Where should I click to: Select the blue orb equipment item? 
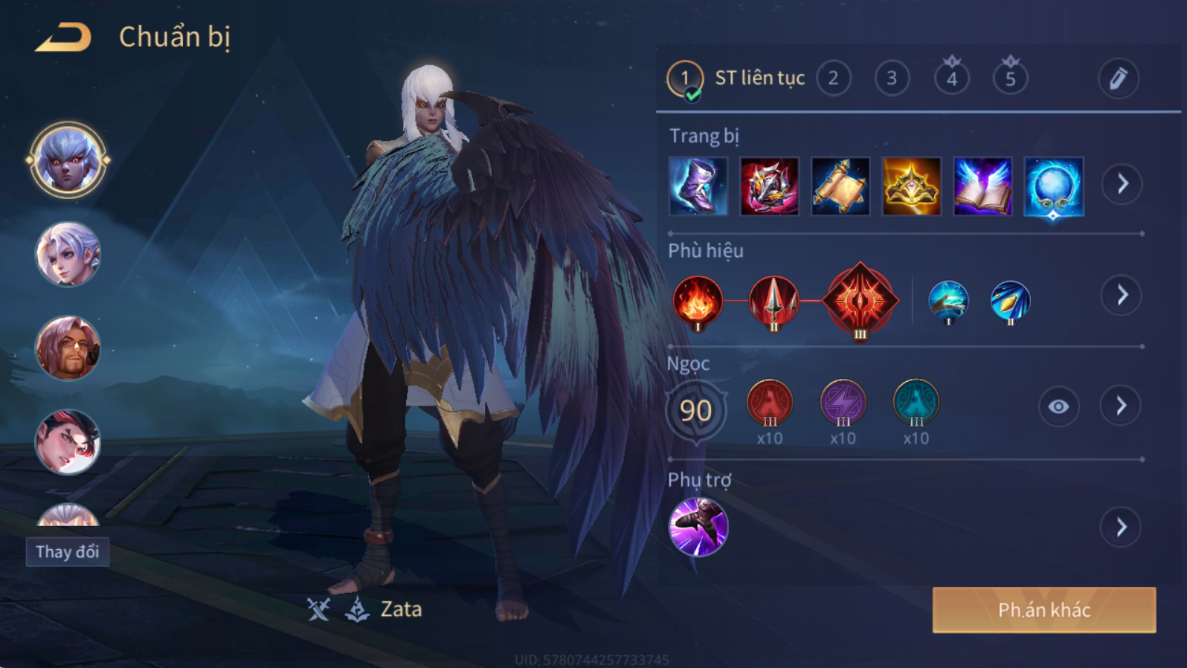(1053, 186)
